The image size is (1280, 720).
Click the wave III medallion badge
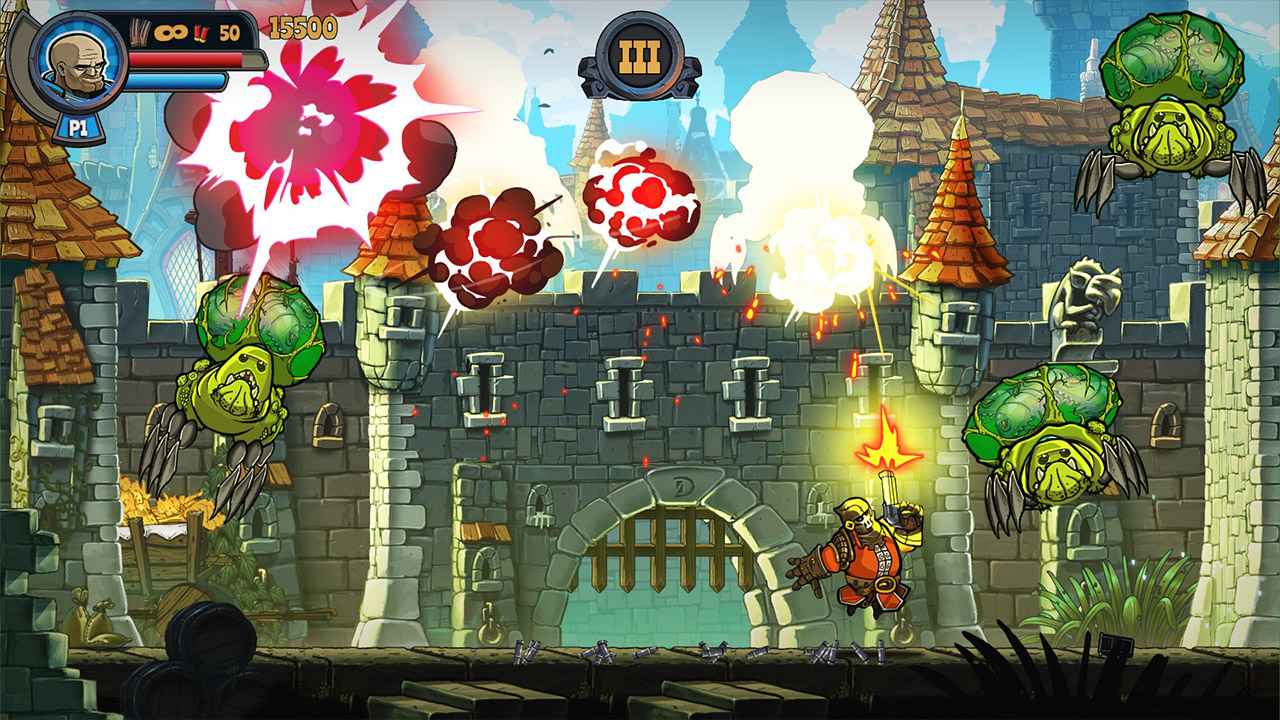(x=640, y=55)
